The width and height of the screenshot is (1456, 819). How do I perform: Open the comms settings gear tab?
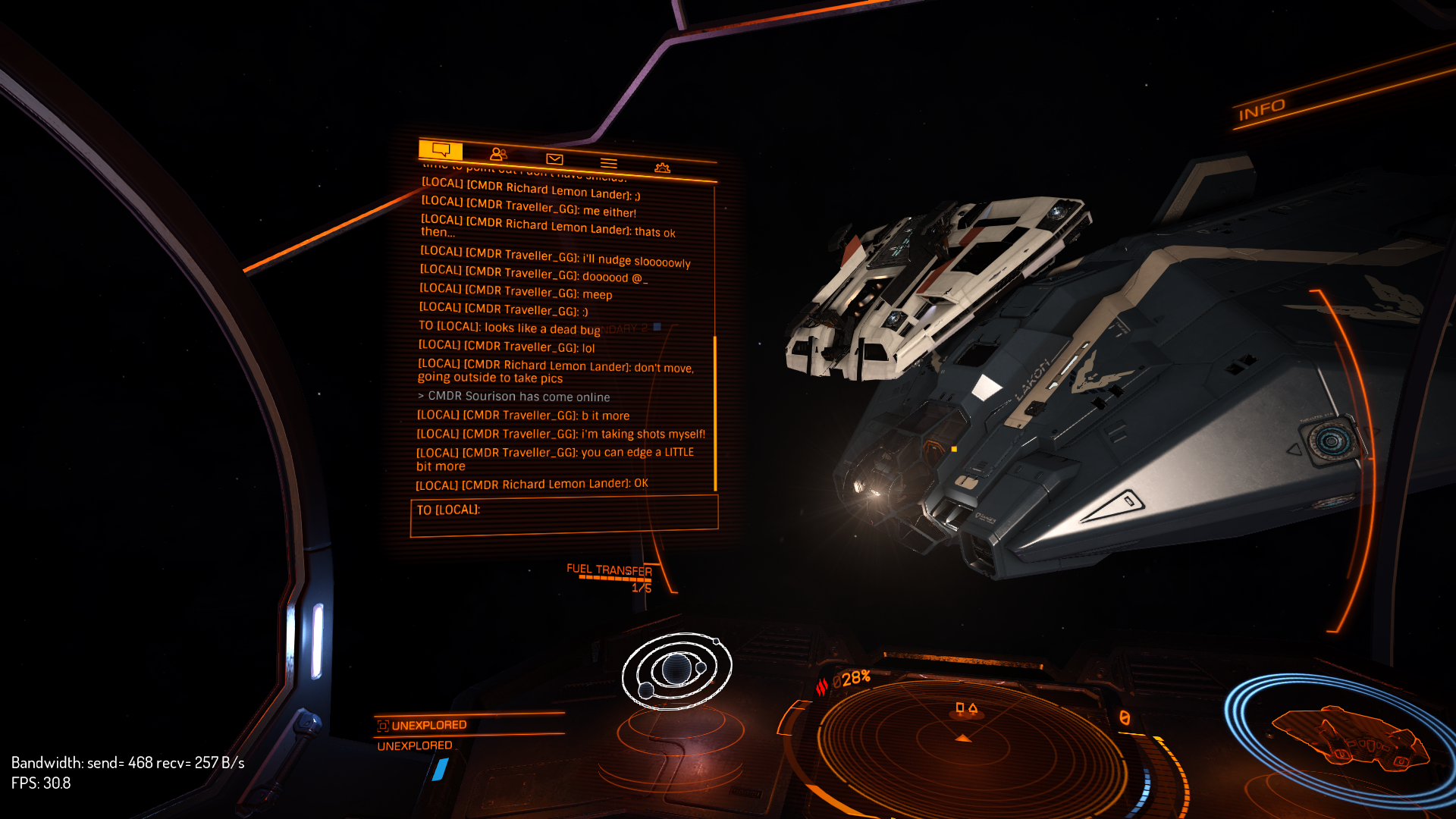click(662, 168)
